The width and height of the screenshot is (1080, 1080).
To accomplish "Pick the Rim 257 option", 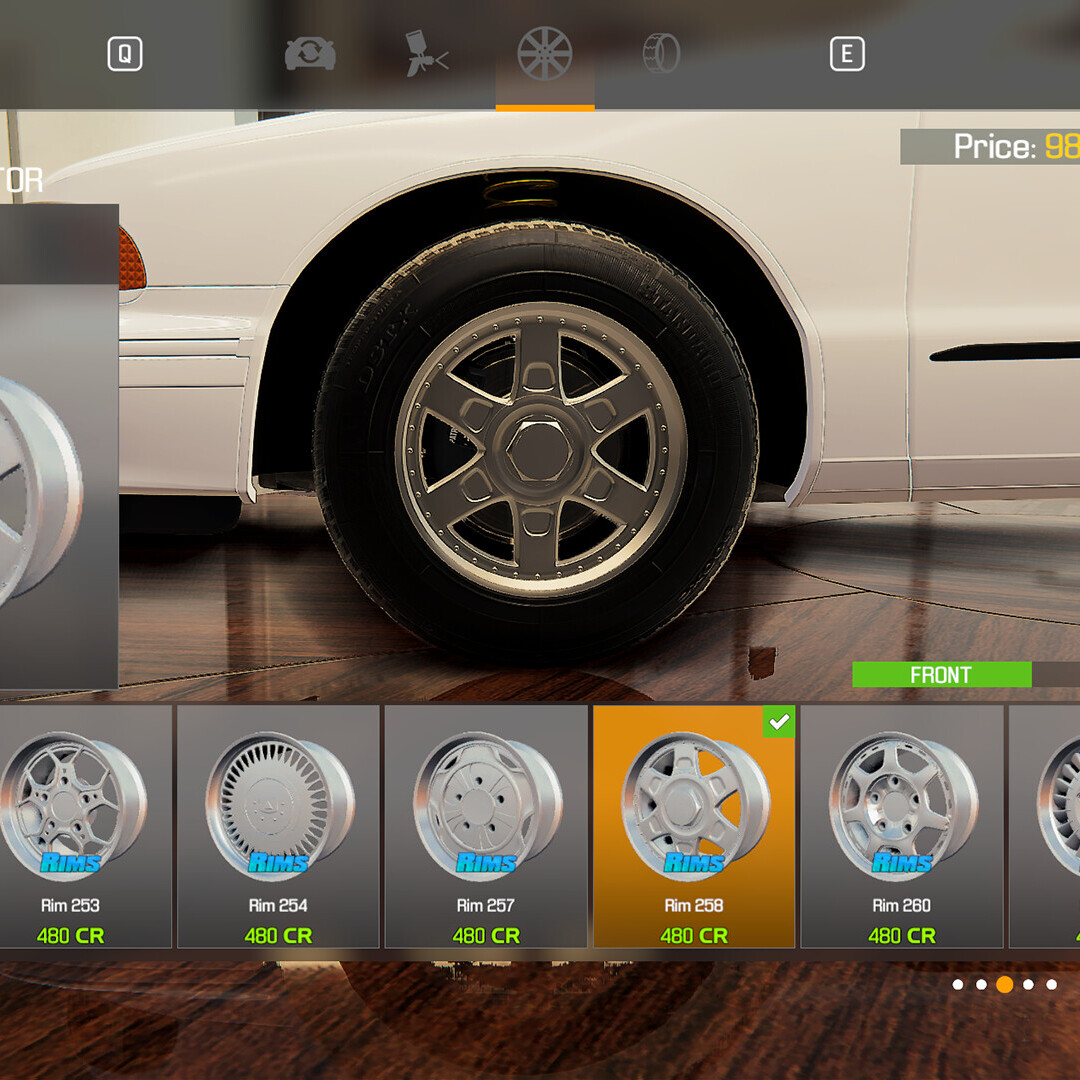I will tap(486, 826).
